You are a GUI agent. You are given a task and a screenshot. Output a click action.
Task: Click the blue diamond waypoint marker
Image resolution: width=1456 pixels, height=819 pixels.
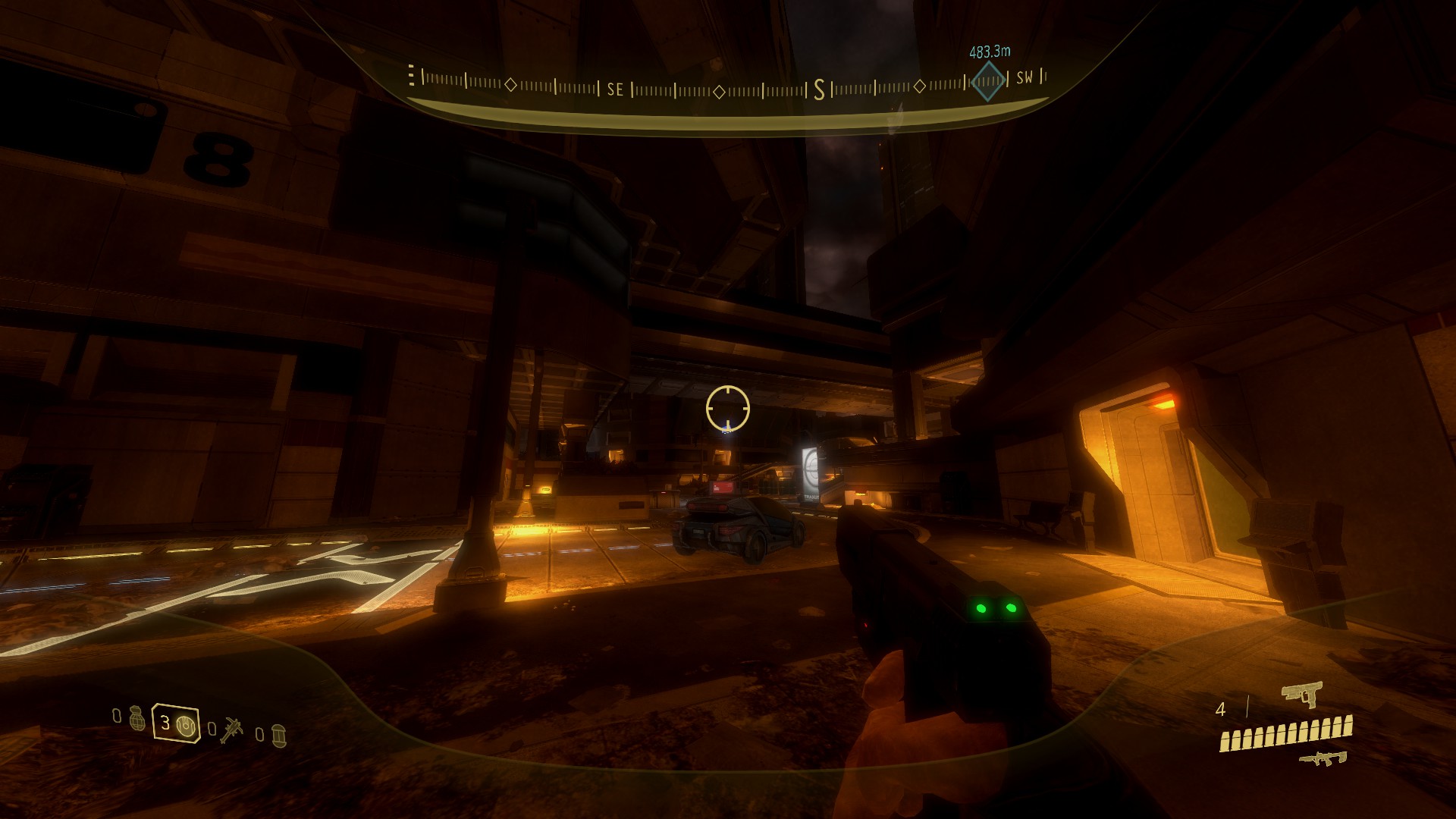(x=987, y=80)
